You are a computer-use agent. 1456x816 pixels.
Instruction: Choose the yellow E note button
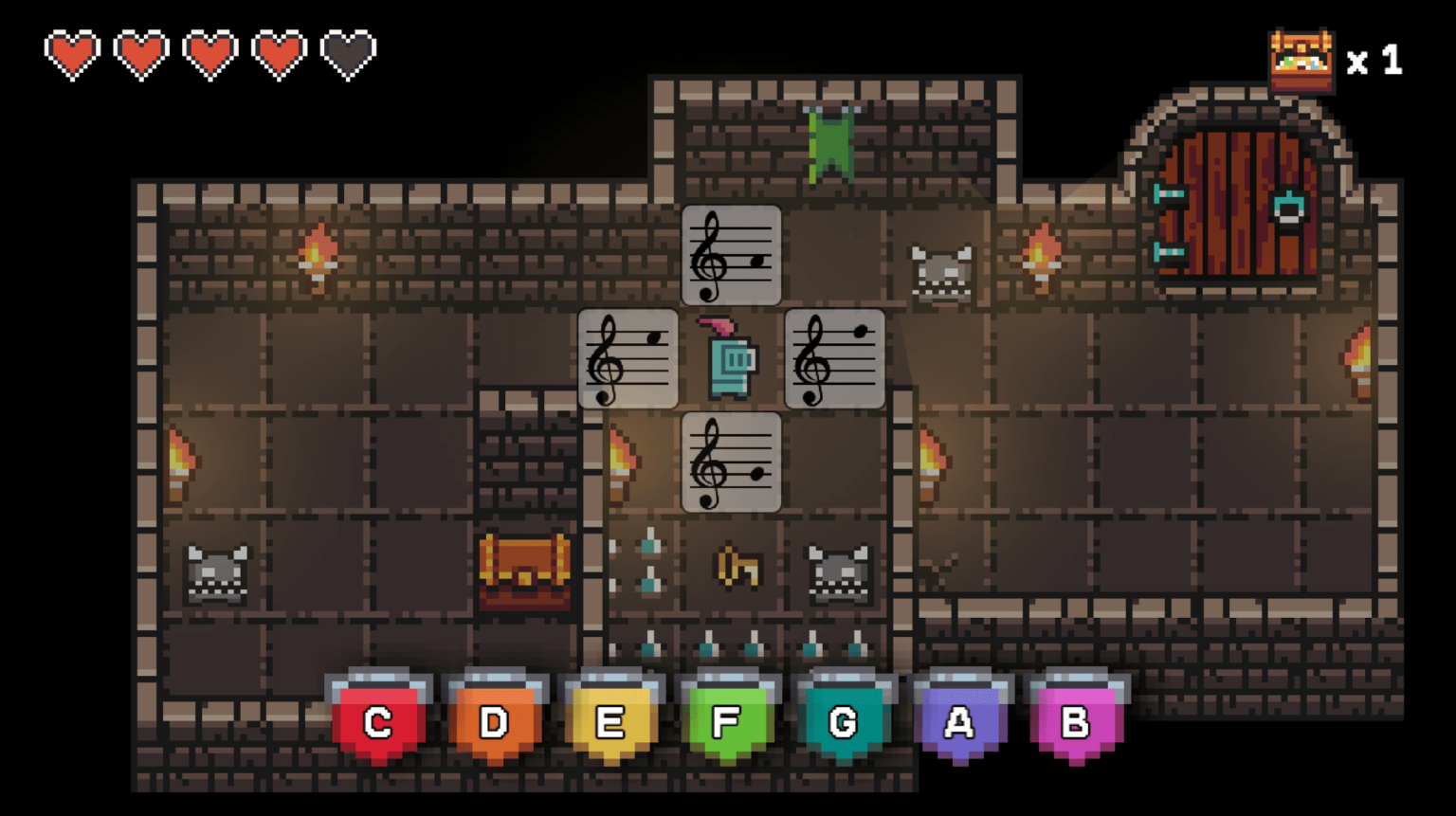(x=610, y=720)
